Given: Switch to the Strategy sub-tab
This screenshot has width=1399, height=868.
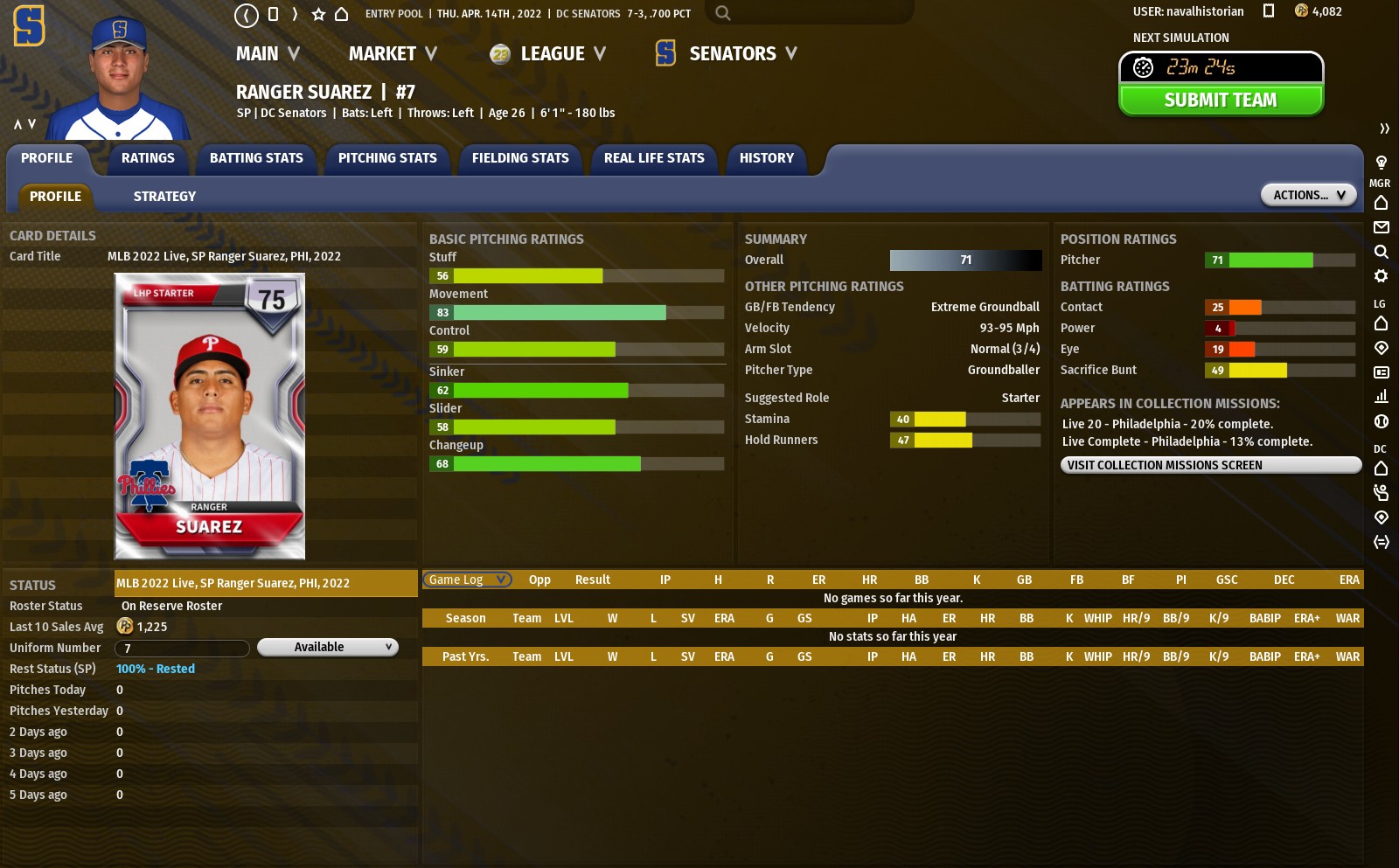Looking at the screenshot, I should coord(164,197).
